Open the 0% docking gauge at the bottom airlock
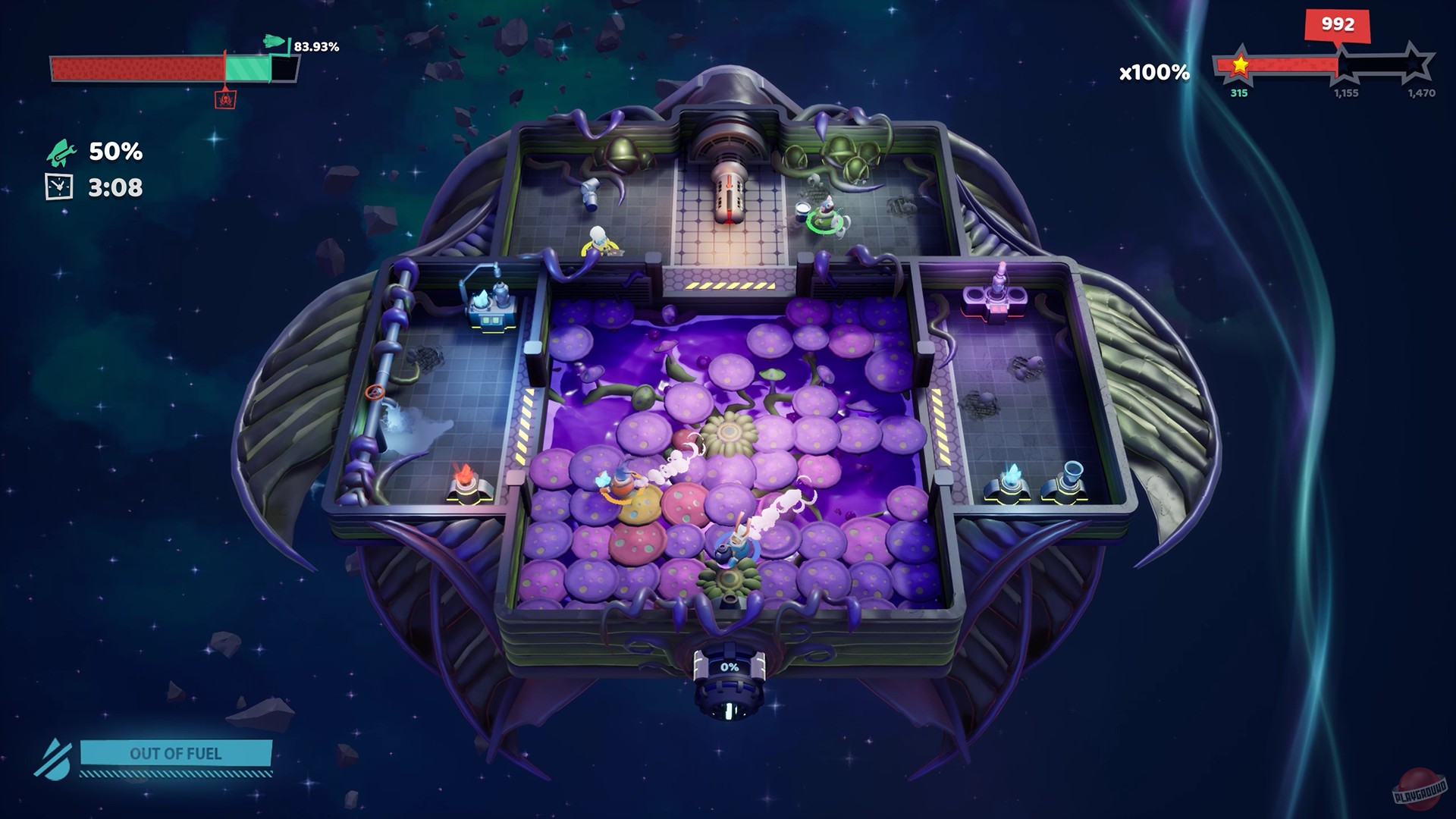Image resolution: width=1456 pixels, height=819 pixels. click(x=730, y=667)
